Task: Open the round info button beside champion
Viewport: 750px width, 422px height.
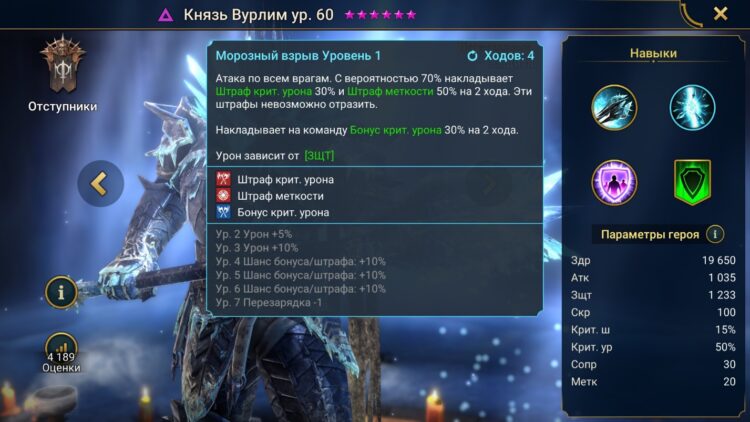Action: pos(61,294)
